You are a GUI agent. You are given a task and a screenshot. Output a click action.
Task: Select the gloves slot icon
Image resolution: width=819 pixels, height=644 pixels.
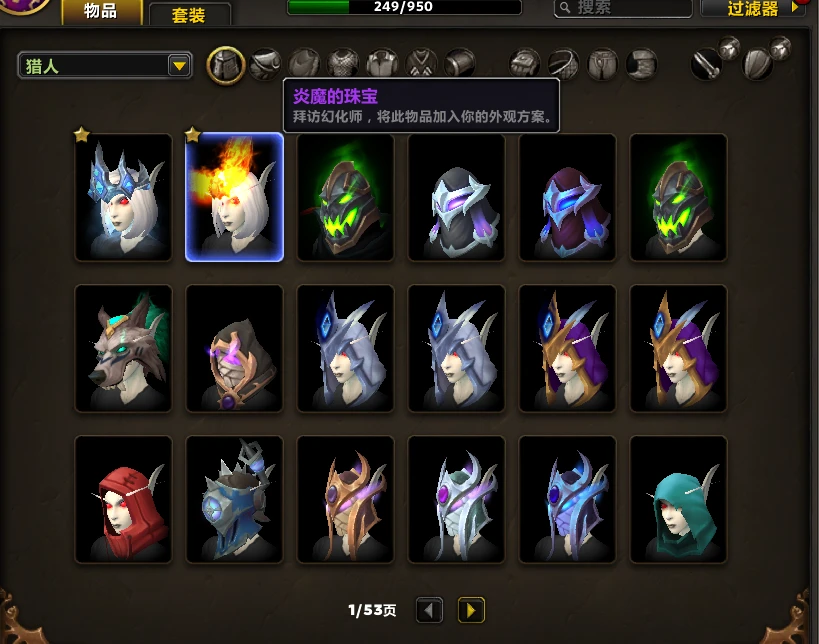[526, 65]
